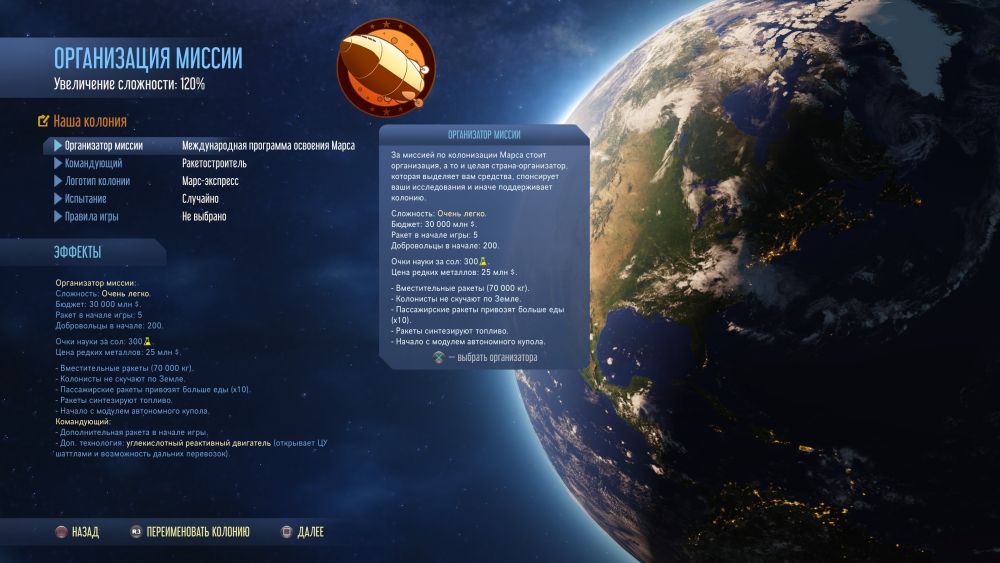Screen dimensions: 1000x563
Task: Proceed with the Далее button
Action: coord(303,532)
